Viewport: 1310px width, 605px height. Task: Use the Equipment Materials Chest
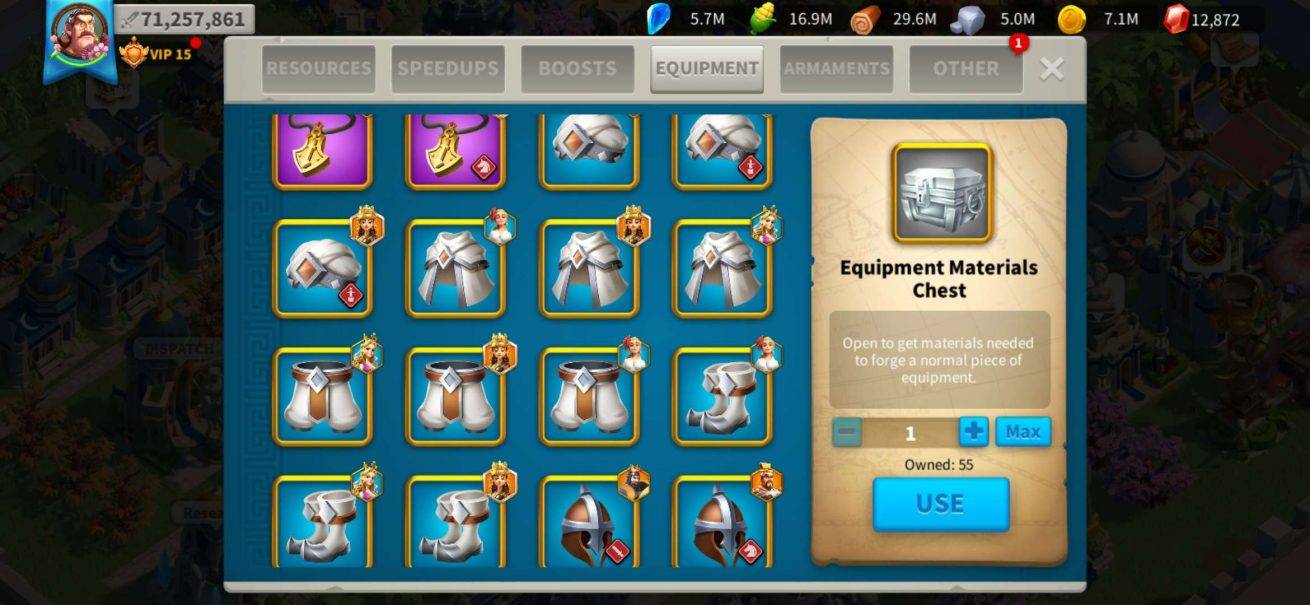click(940, 504)
